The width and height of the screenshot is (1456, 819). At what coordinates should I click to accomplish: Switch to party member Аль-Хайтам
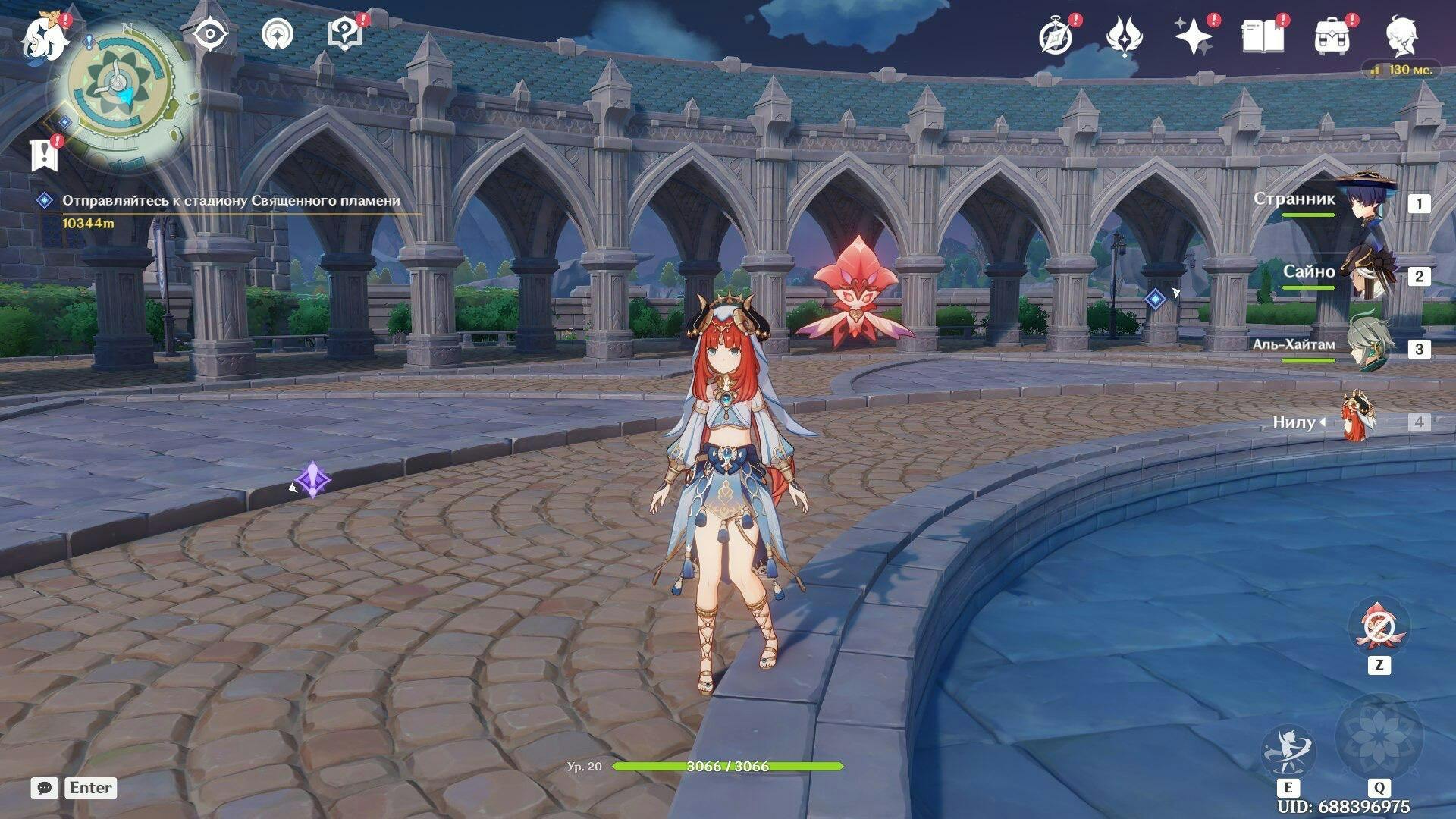click(1365, 347)
